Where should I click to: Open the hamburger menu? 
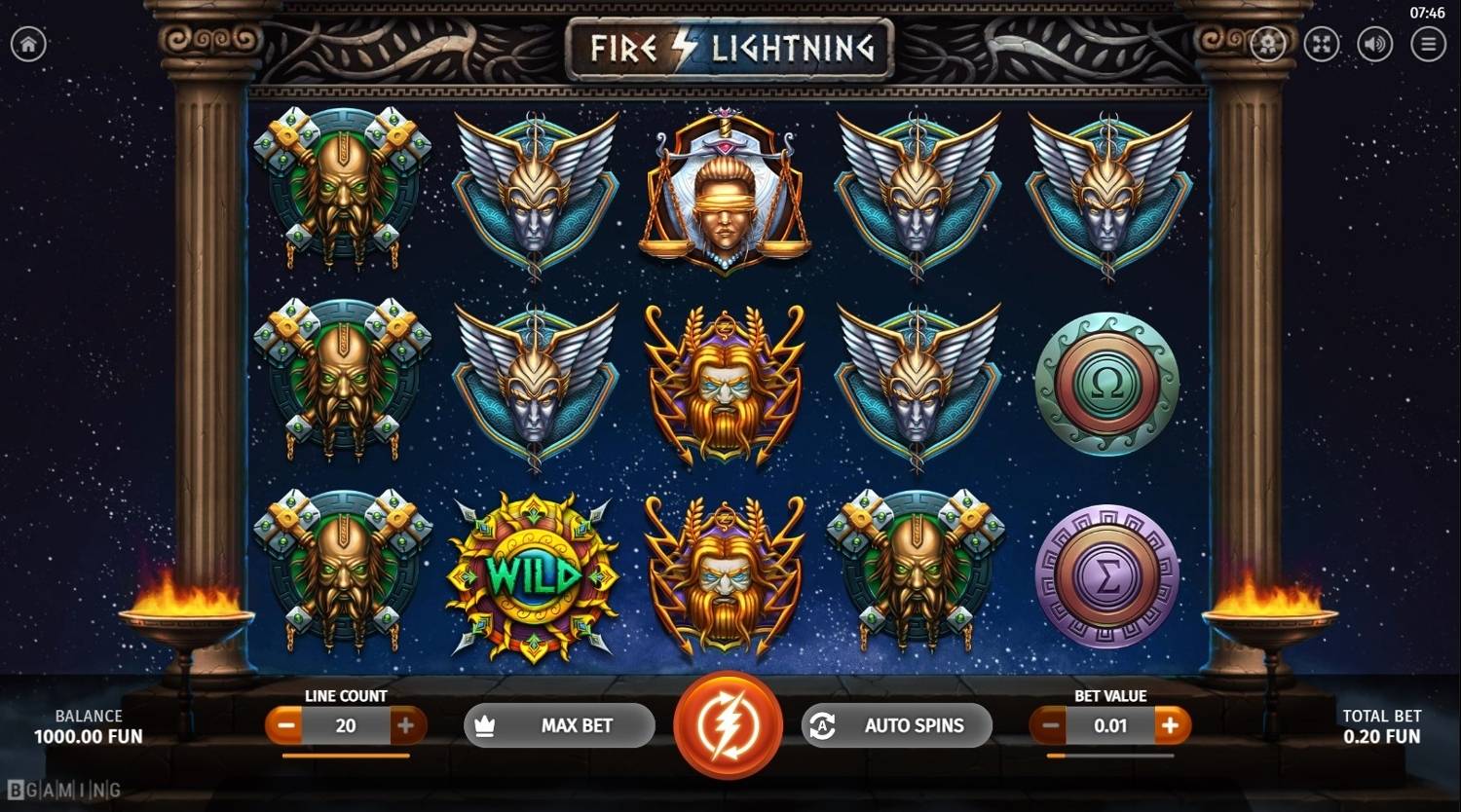(x=1428, y=44)
